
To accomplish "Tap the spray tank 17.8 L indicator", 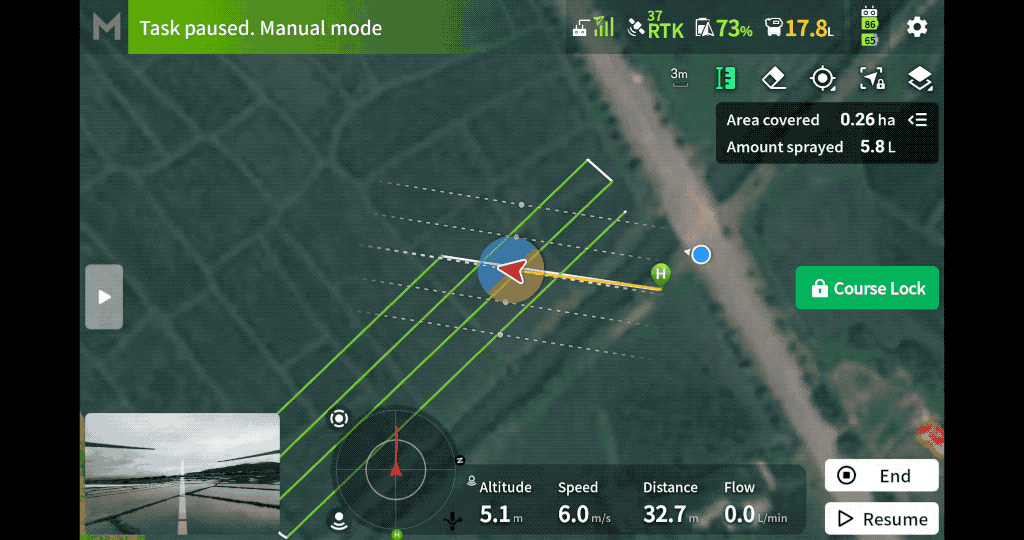I will tap(798, 28).
